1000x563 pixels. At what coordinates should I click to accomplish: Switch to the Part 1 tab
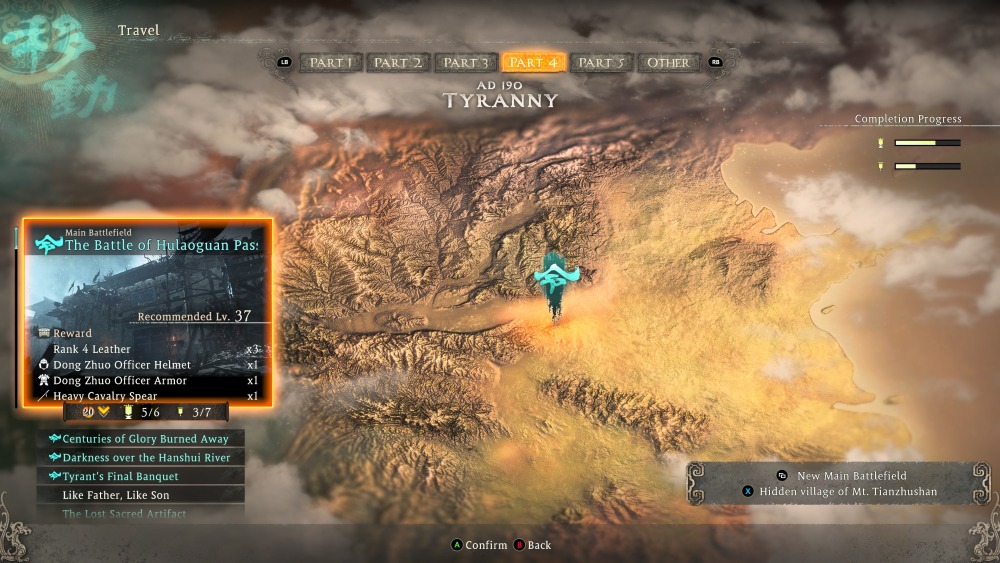pyautogui.click(x=331, y=62)
